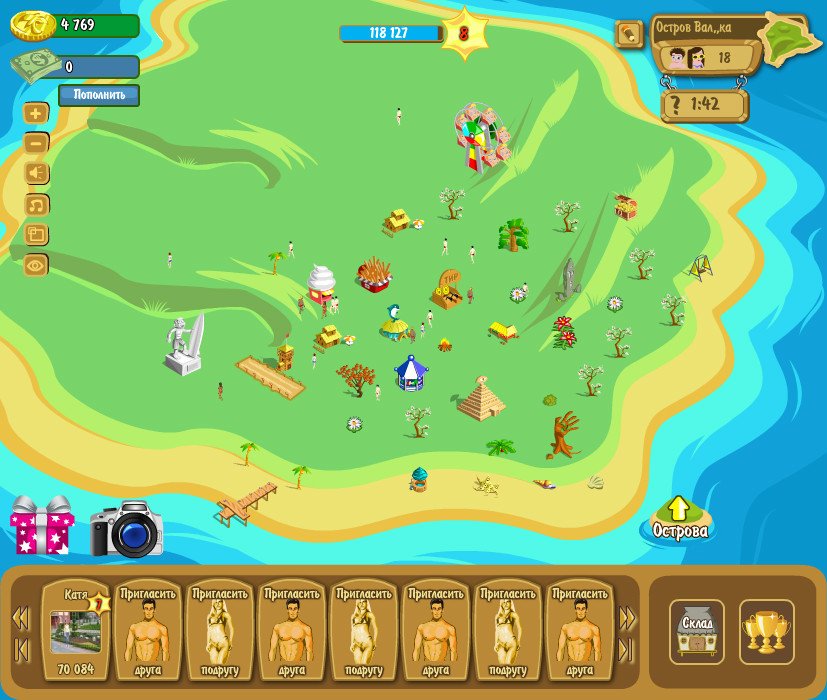
Task: Edit island name with the pencil icon
Action: click(629, 35)
